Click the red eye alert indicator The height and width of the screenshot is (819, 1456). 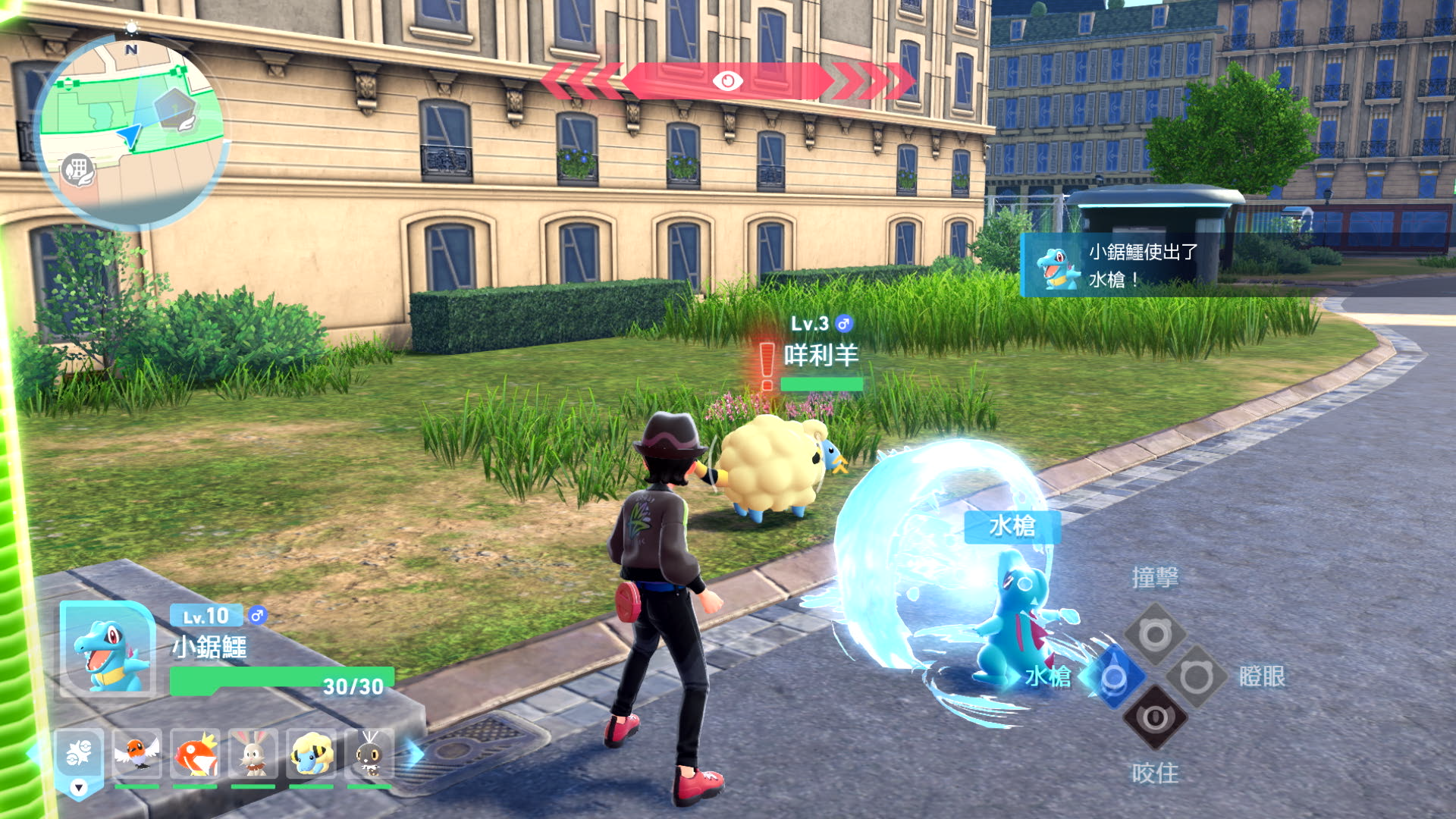[727, 80]
